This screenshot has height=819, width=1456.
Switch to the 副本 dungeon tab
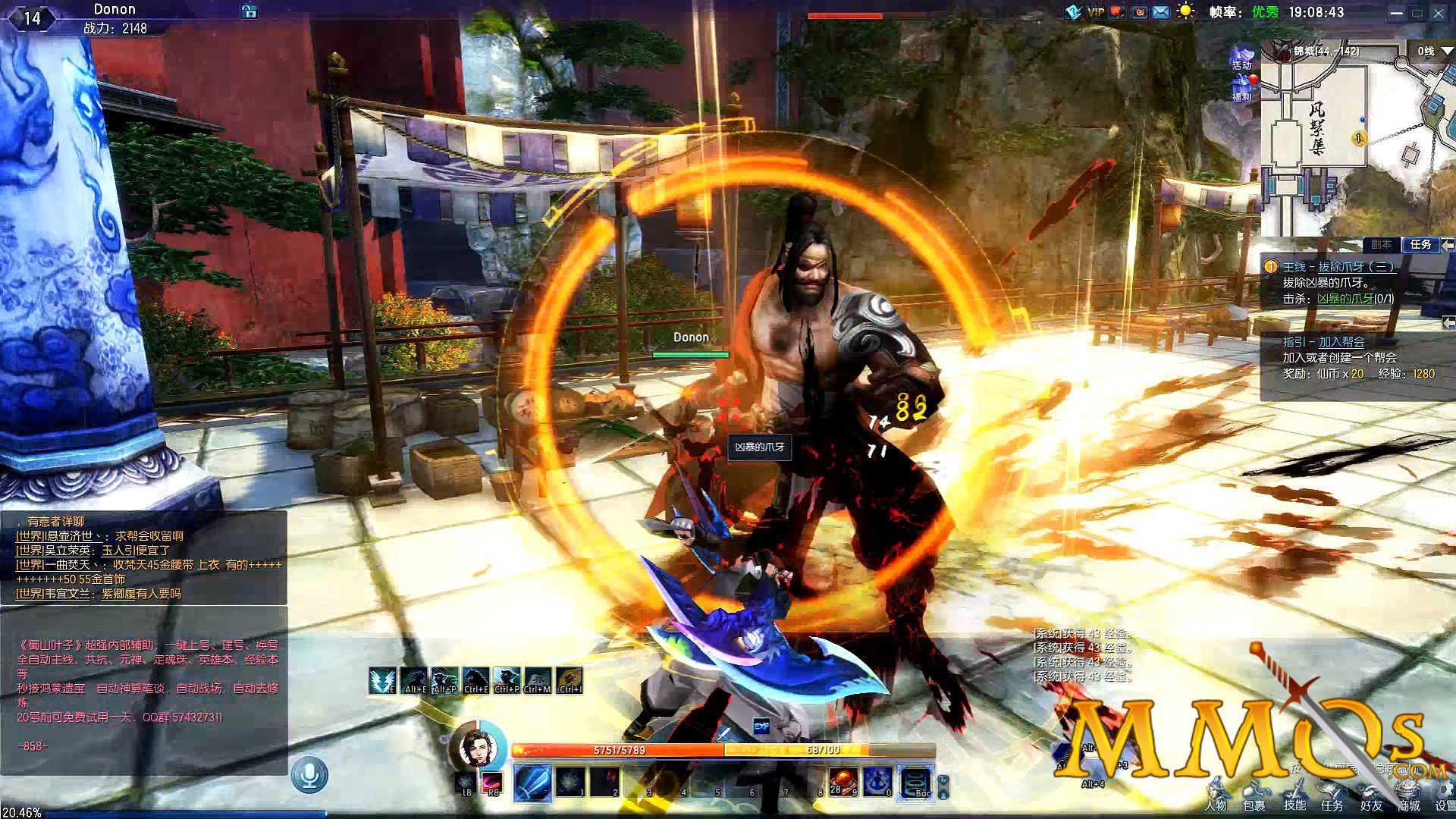click(1381, 244)
